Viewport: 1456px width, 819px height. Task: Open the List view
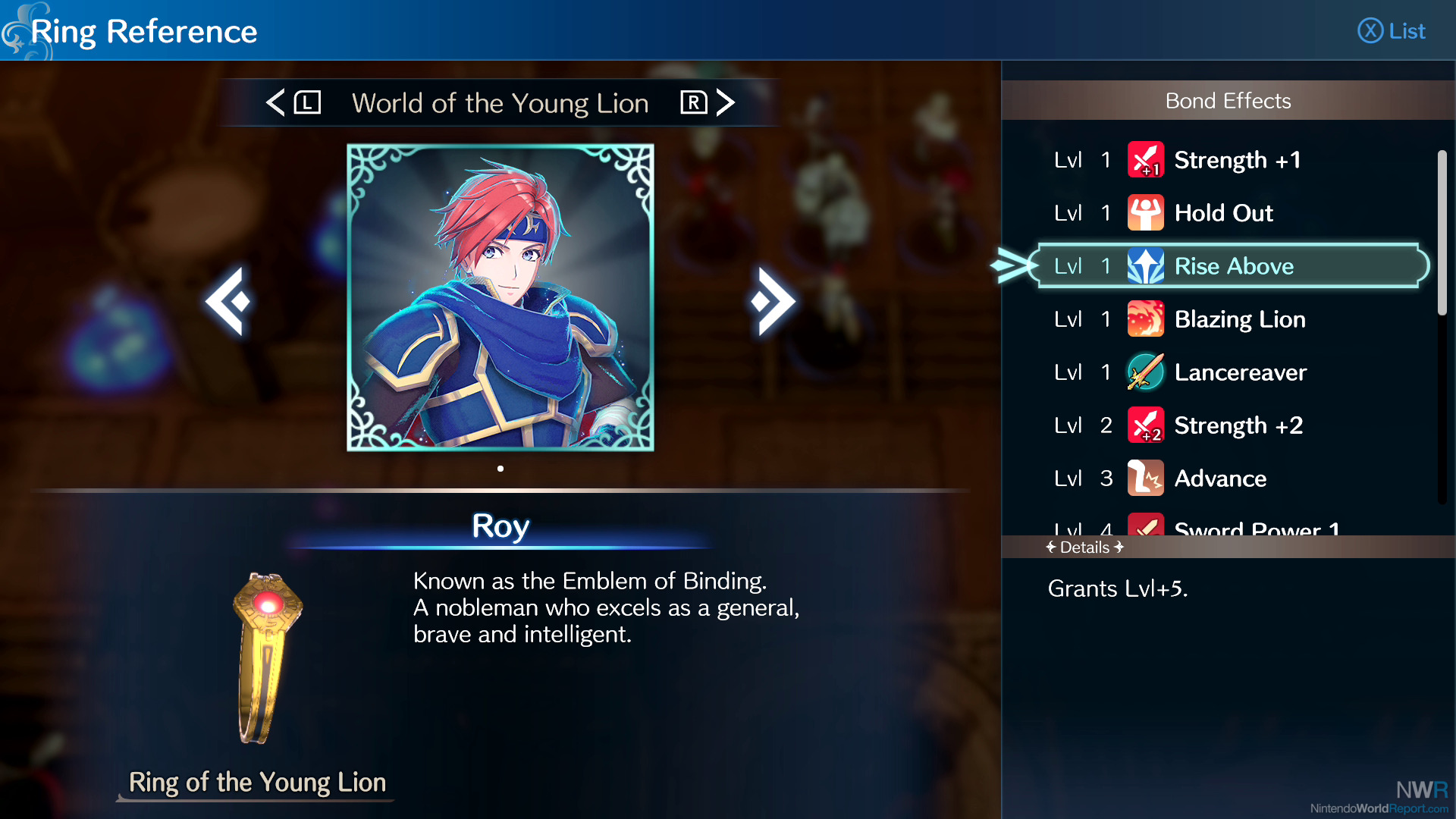[1392, 31]
